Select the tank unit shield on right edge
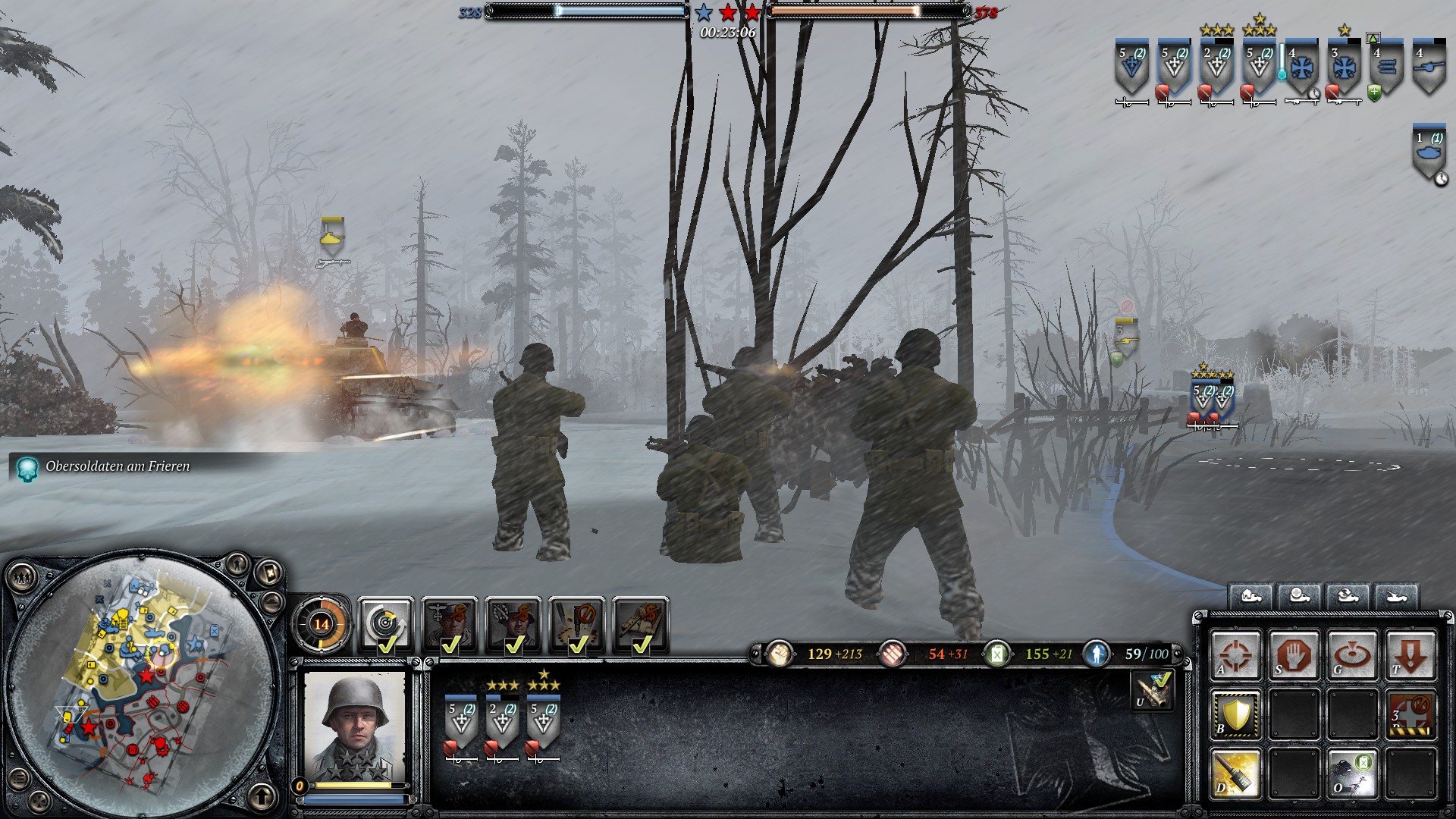 pyautogui.click(x=1429, y=153)
